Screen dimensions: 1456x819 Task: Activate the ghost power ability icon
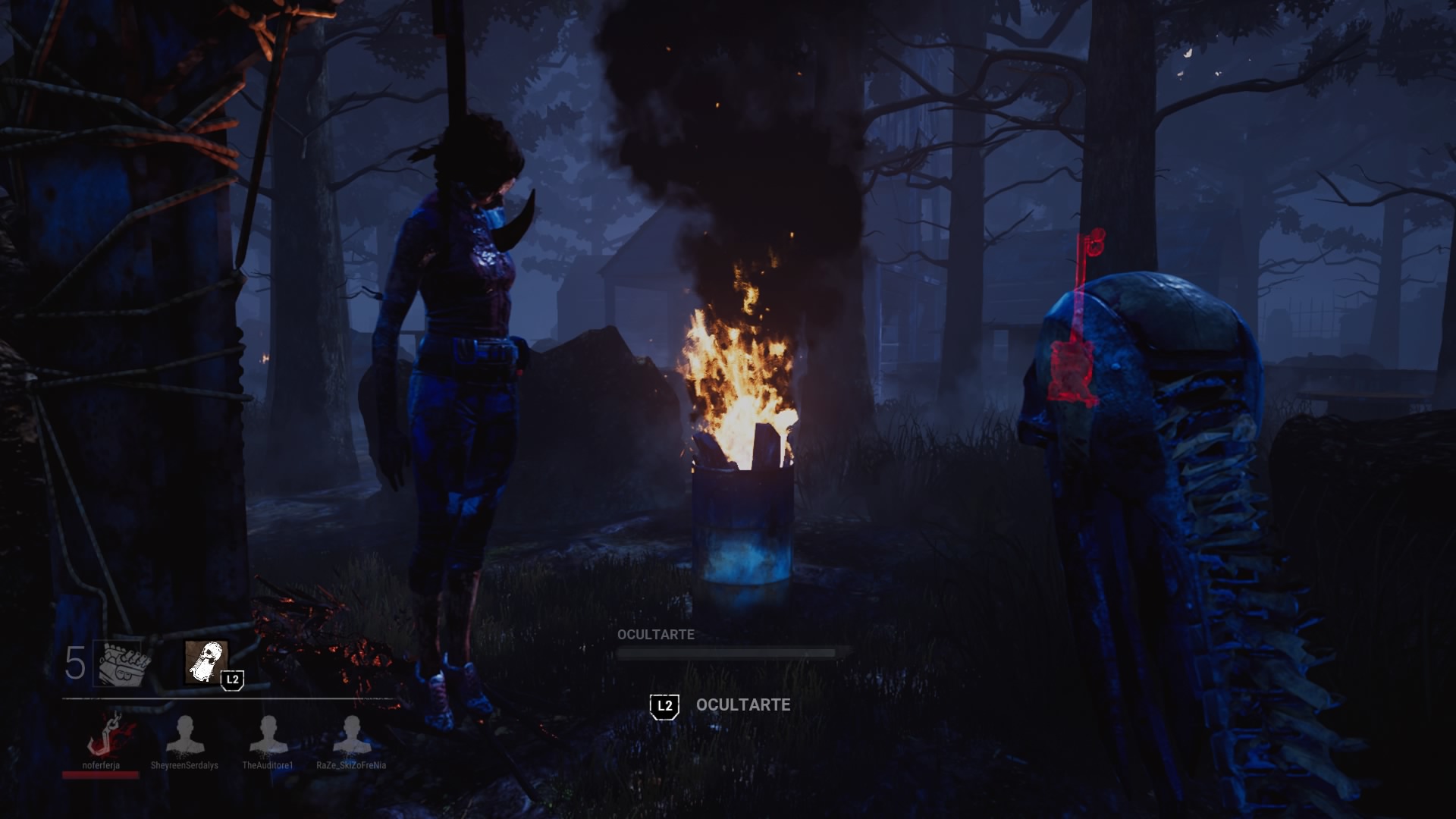pos(206,662)
